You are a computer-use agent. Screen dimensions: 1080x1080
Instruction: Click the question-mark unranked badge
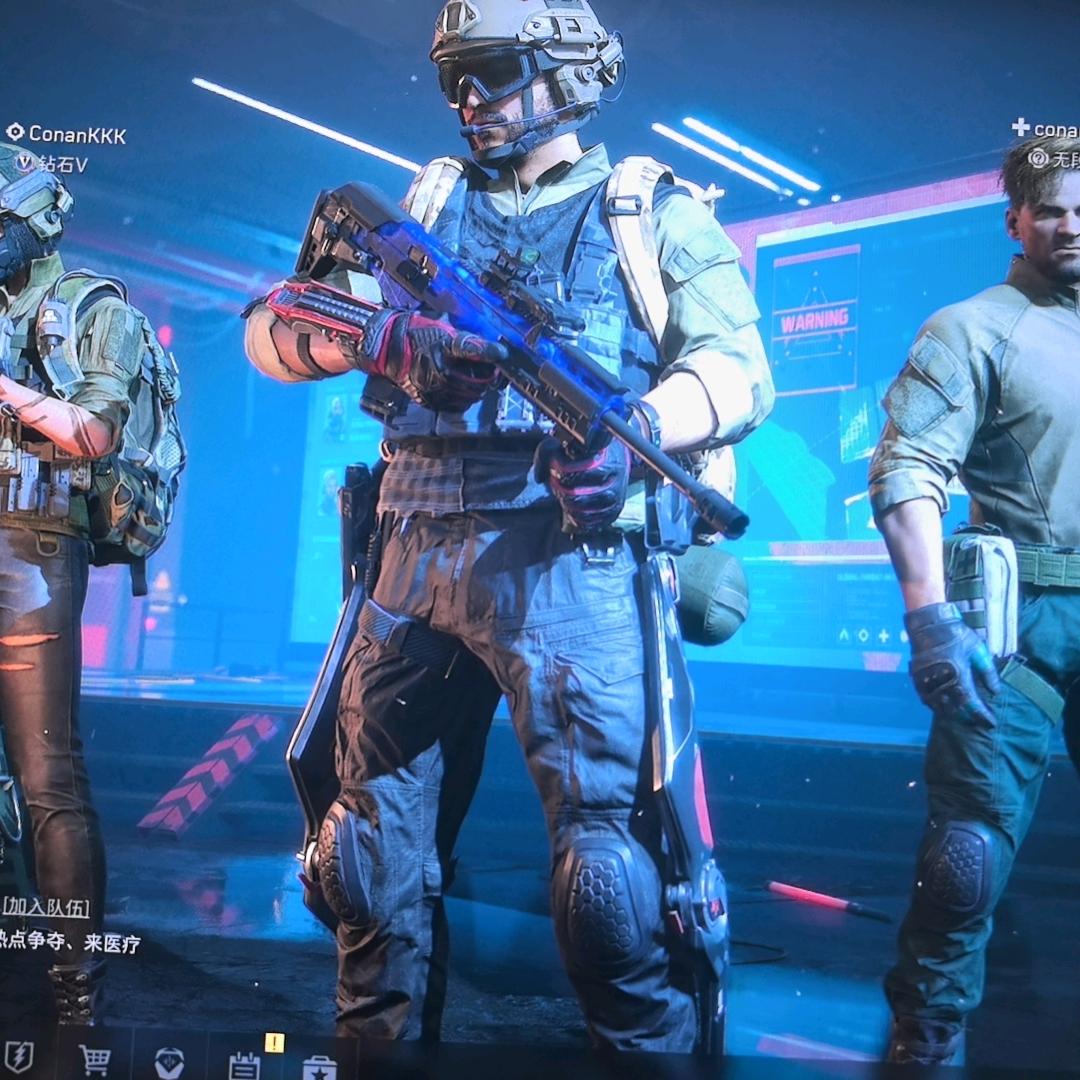tap(1038, 158)
